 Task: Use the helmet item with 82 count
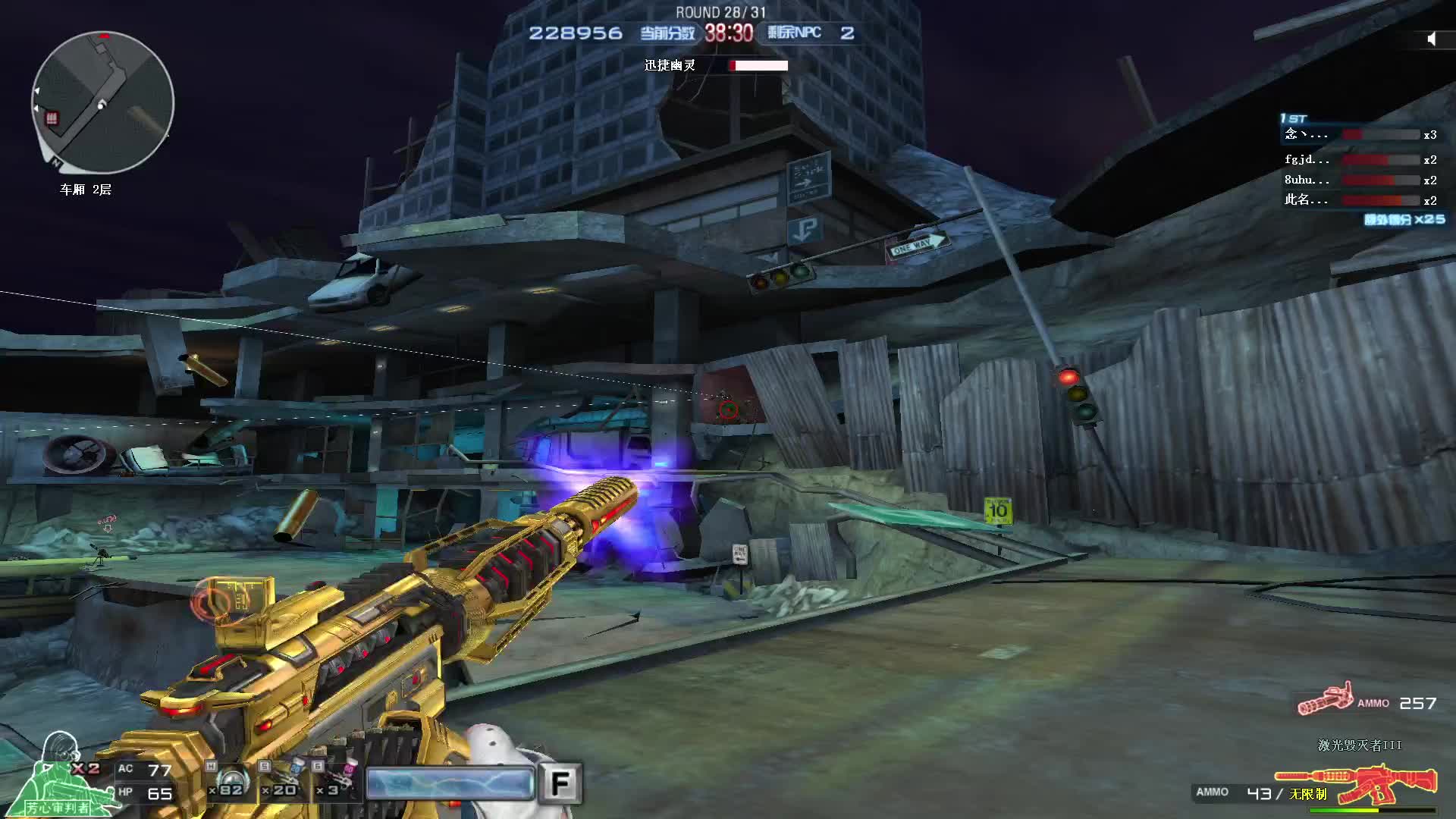pyautogui.click(x=231, y=781)
